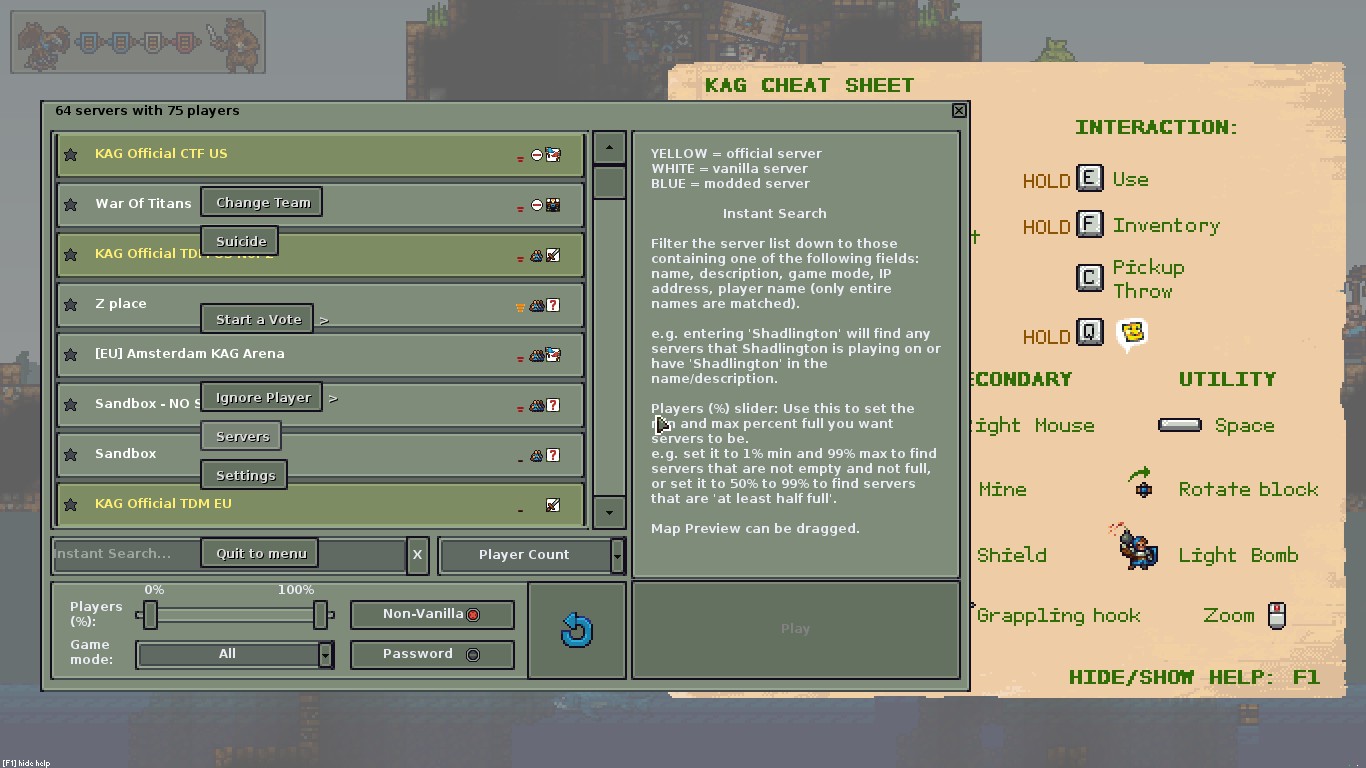Toggle the Non-Vanilla filter
This screenshot has height=768, width=1366.
point(432,614)
